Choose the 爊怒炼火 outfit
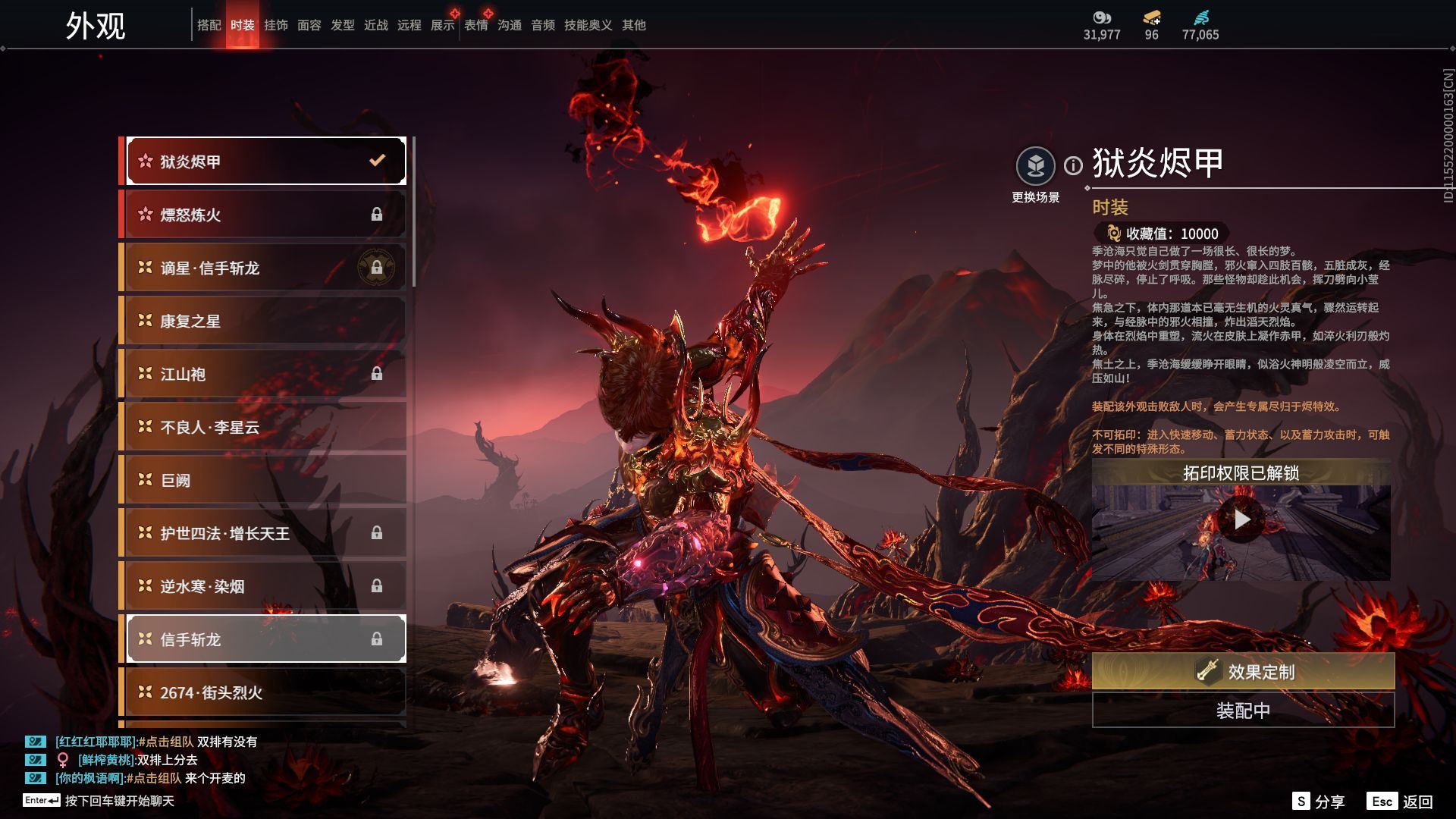The height and width of the screenshot is (819, 1456). click(x=265, y=215)
